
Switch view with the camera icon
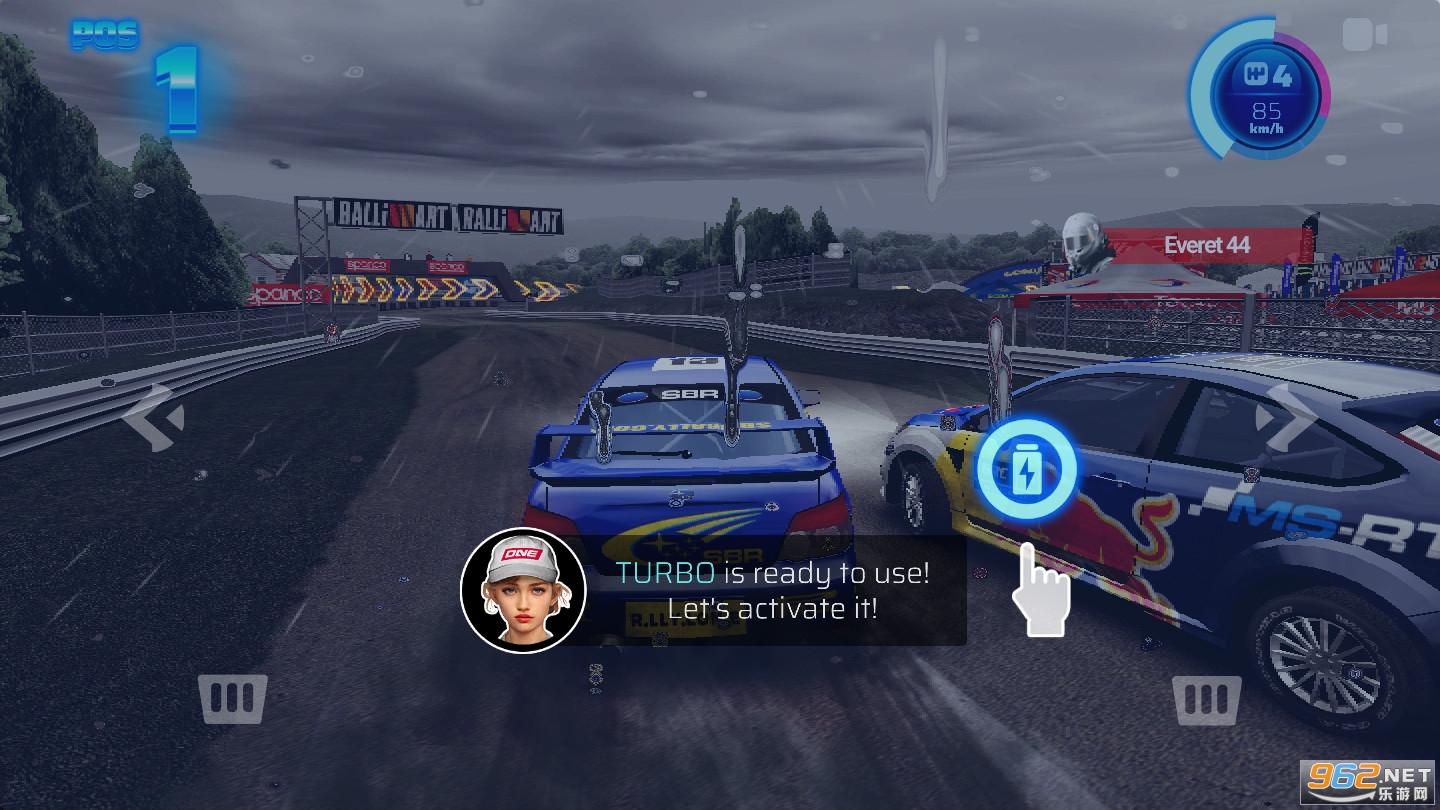[x=1364, y=36]
